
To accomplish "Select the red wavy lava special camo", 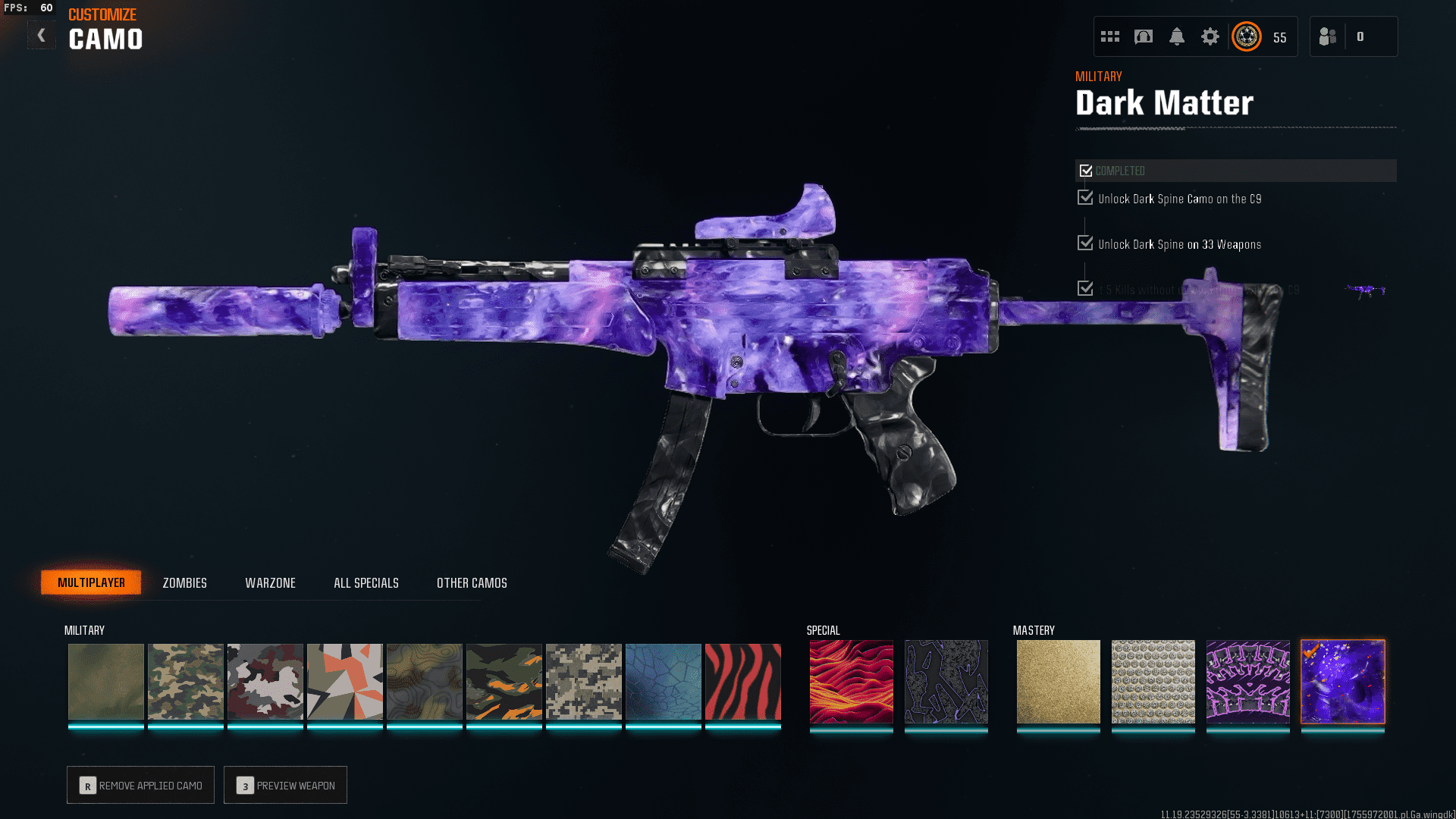I will tap(851, 681).
